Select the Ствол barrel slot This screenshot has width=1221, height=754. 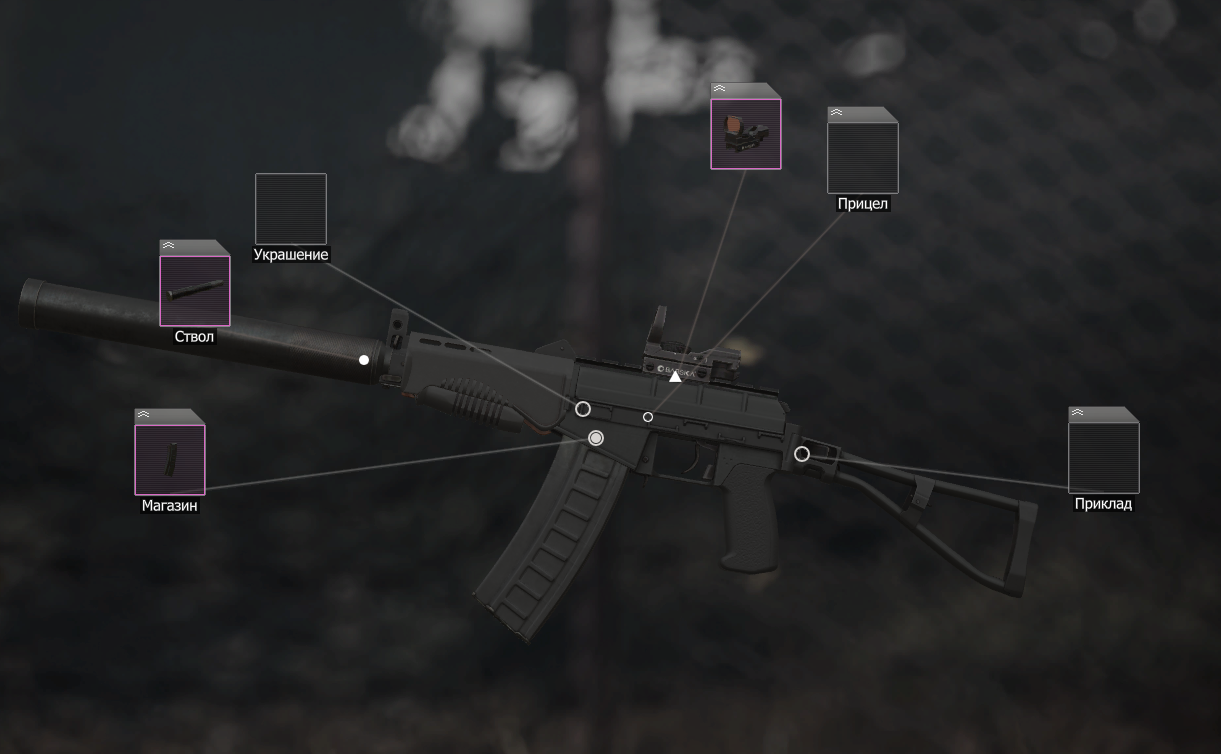195,291
